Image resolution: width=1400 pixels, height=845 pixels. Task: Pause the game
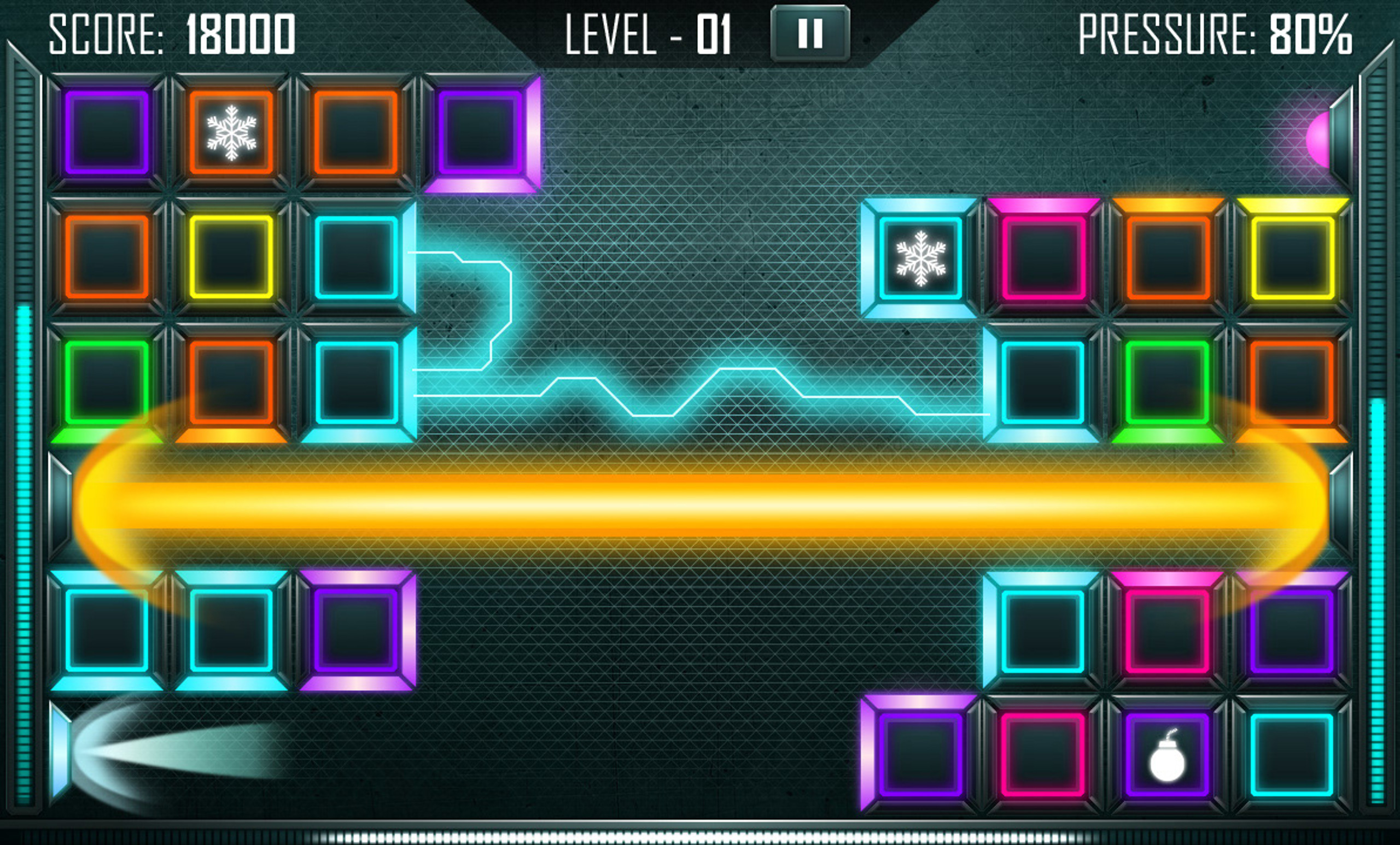[810, 33]
